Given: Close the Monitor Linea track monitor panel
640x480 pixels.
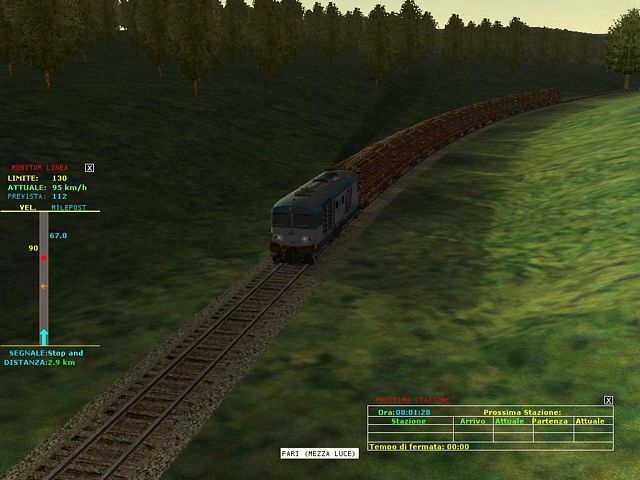Looking at the screenshot, I should point(89,168).
